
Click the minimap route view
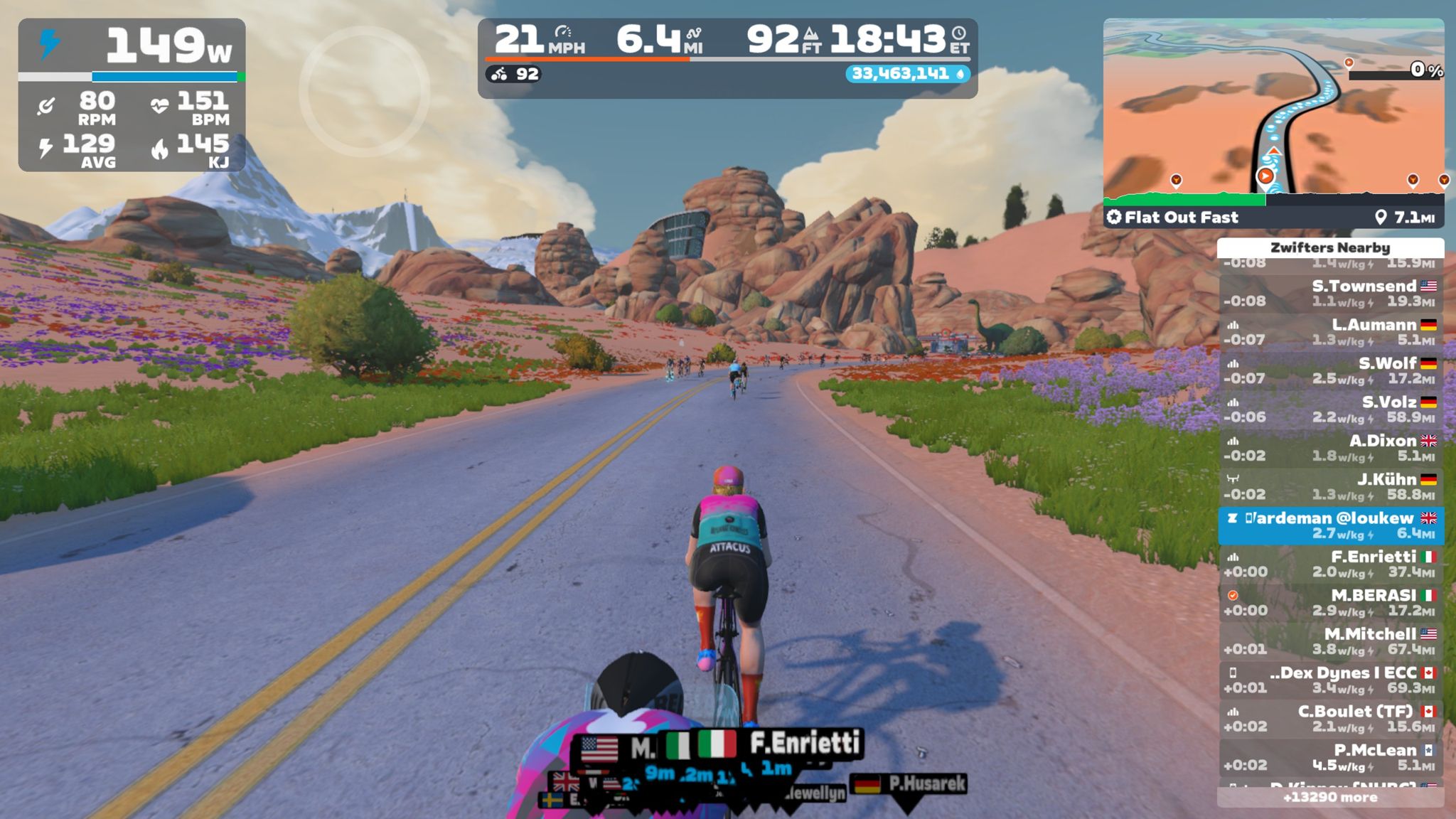1273,107
